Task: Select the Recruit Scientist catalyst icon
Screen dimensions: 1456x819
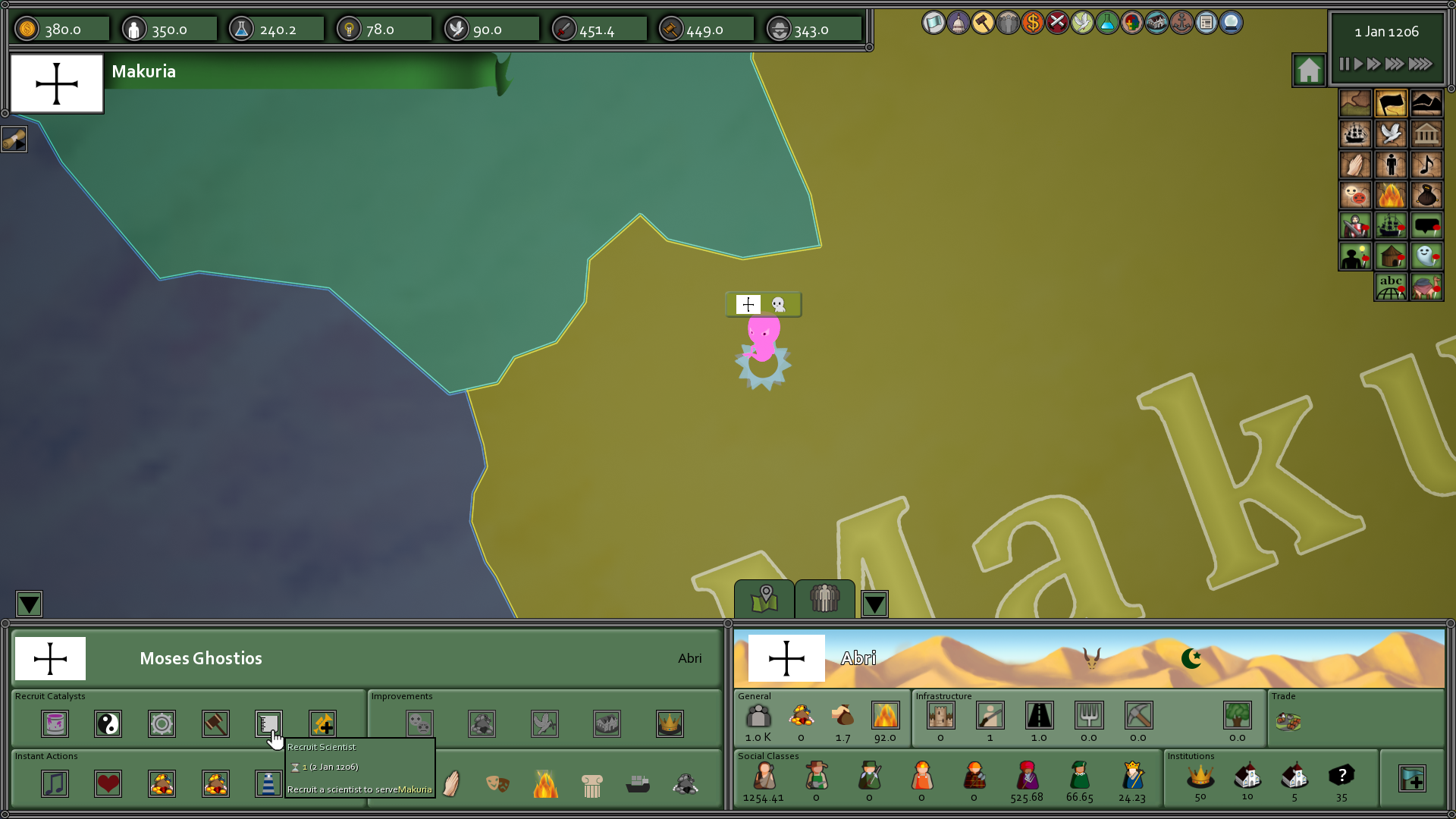Action: coord(269,724)
